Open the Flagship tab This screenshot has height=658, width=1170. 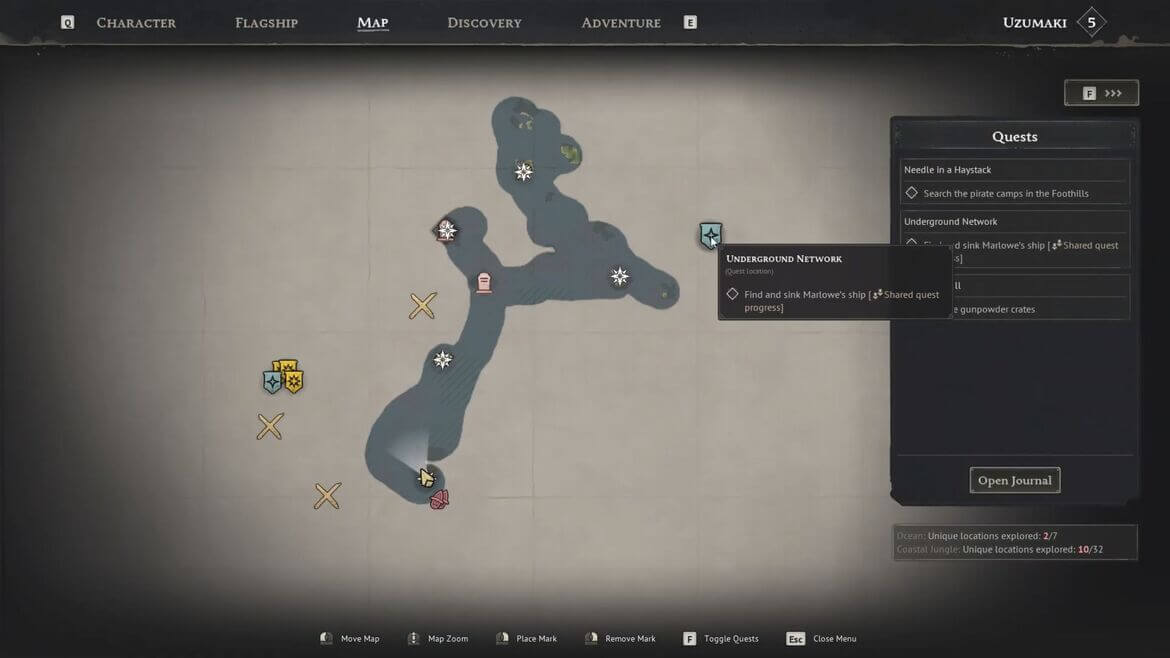click(266, 23)
